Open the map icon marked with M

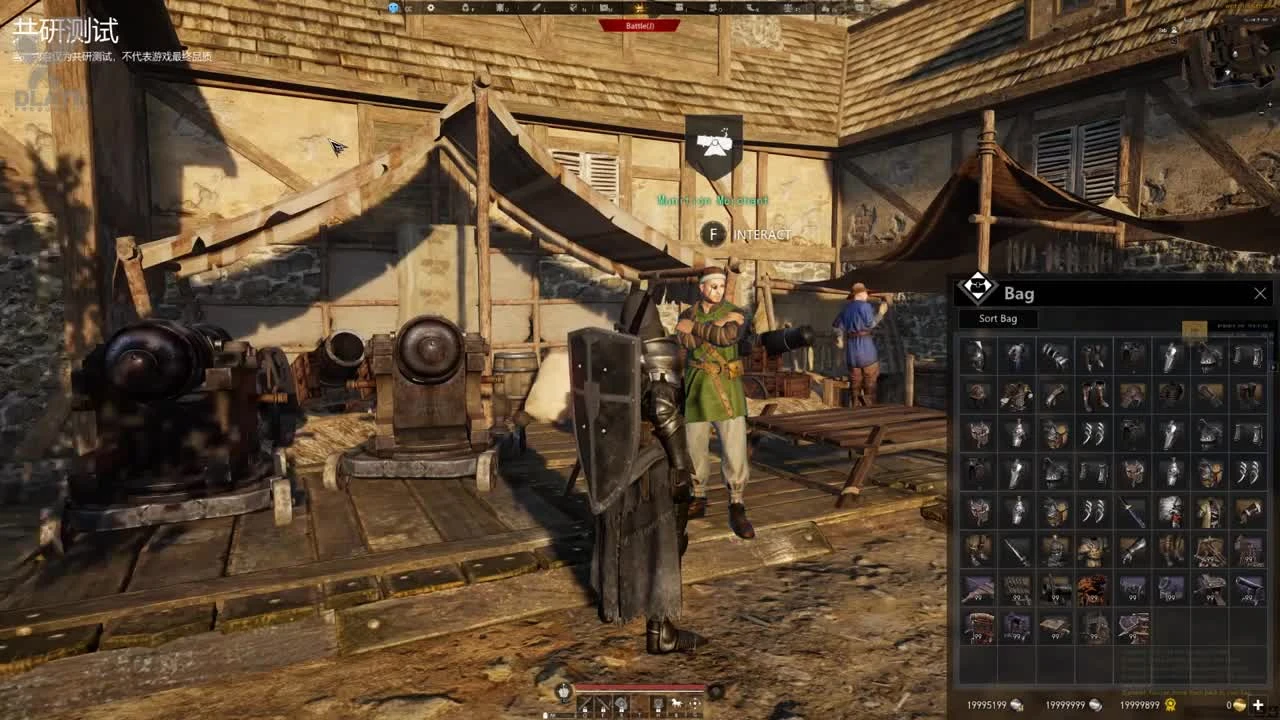click(x=603, y=6)
